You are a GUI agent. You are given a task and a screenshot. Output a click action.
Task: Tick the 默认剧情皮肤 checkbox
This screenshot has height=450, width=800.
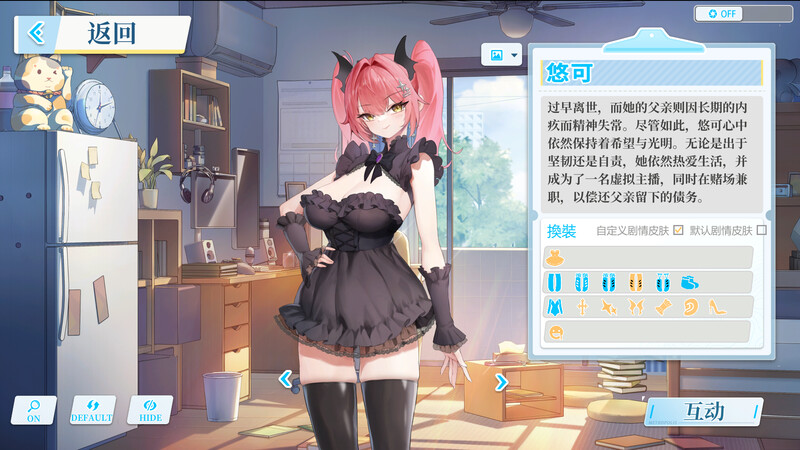click(761, 230)
